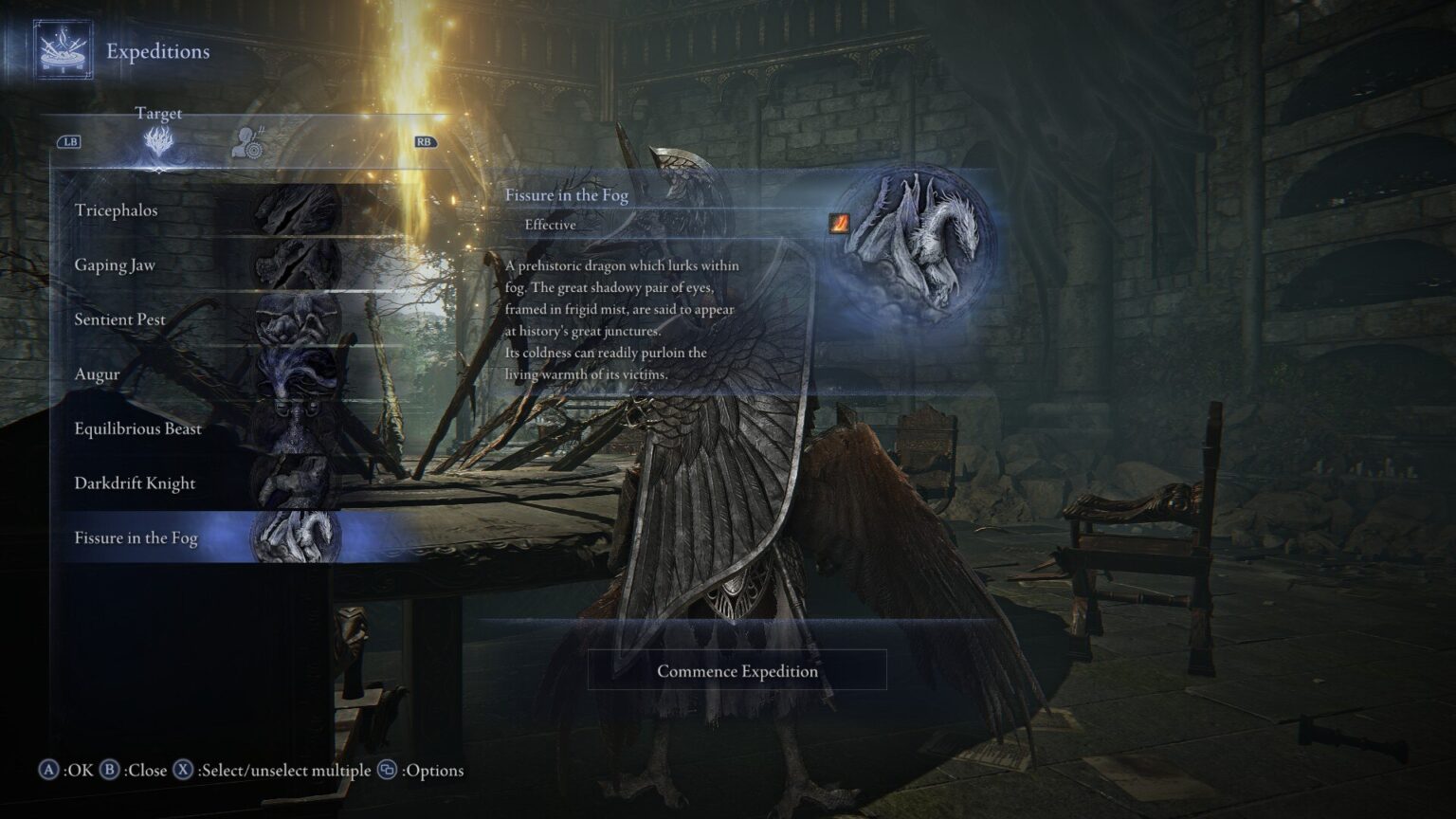Select the highlighted Fissure in the Fog entry

[x=136, y=537]
